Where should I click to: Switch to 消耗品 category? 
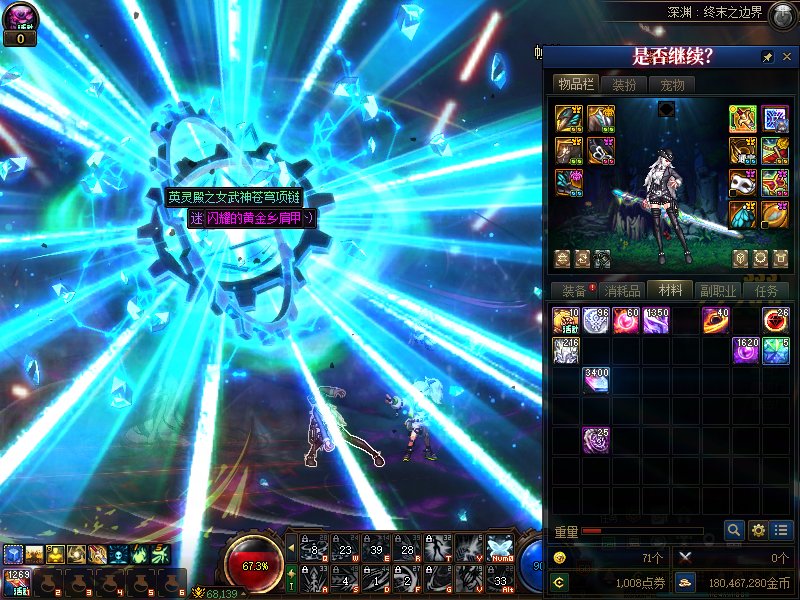point(621,291)
